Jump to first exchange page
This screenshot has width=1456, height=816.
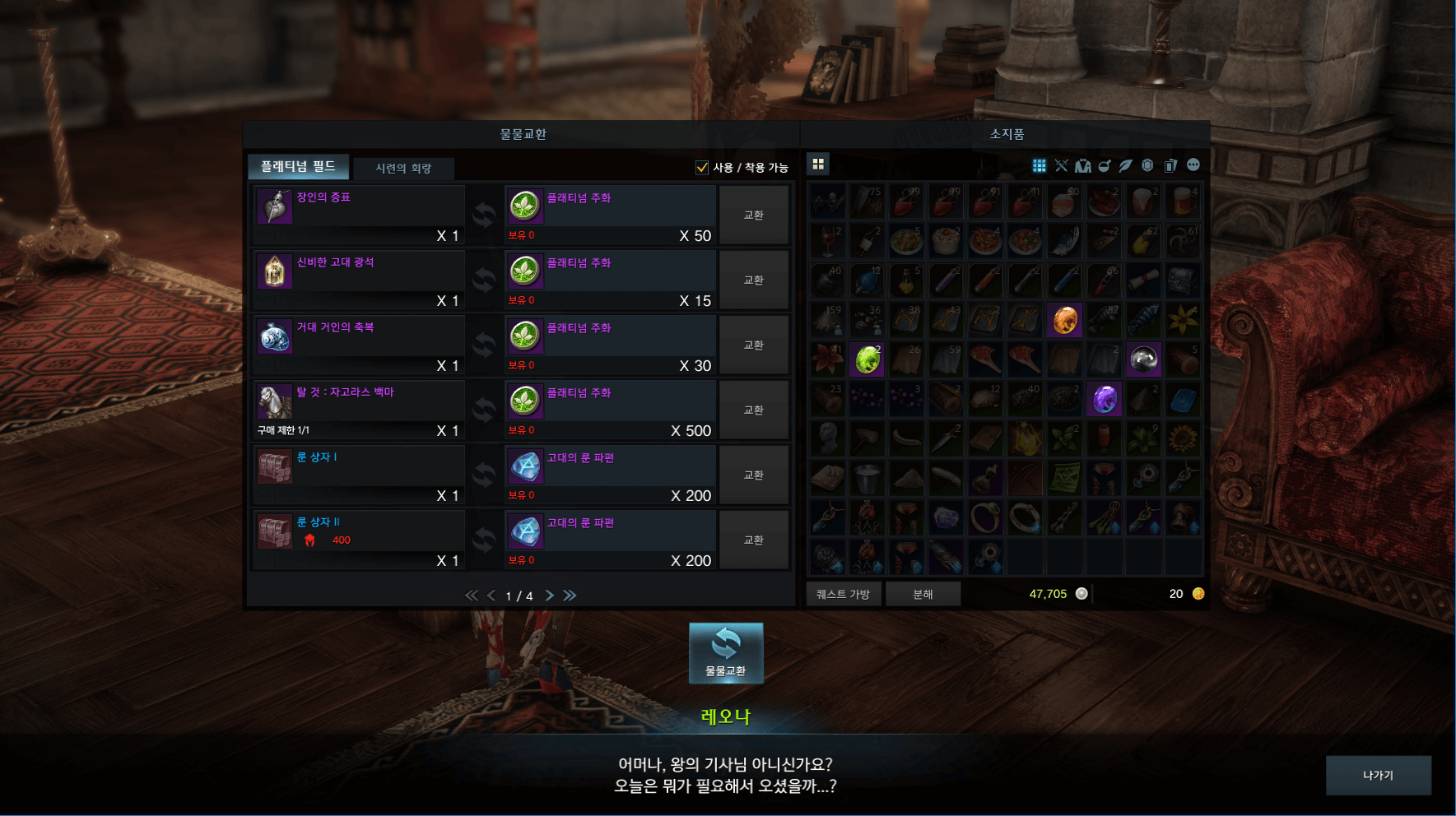471,596
